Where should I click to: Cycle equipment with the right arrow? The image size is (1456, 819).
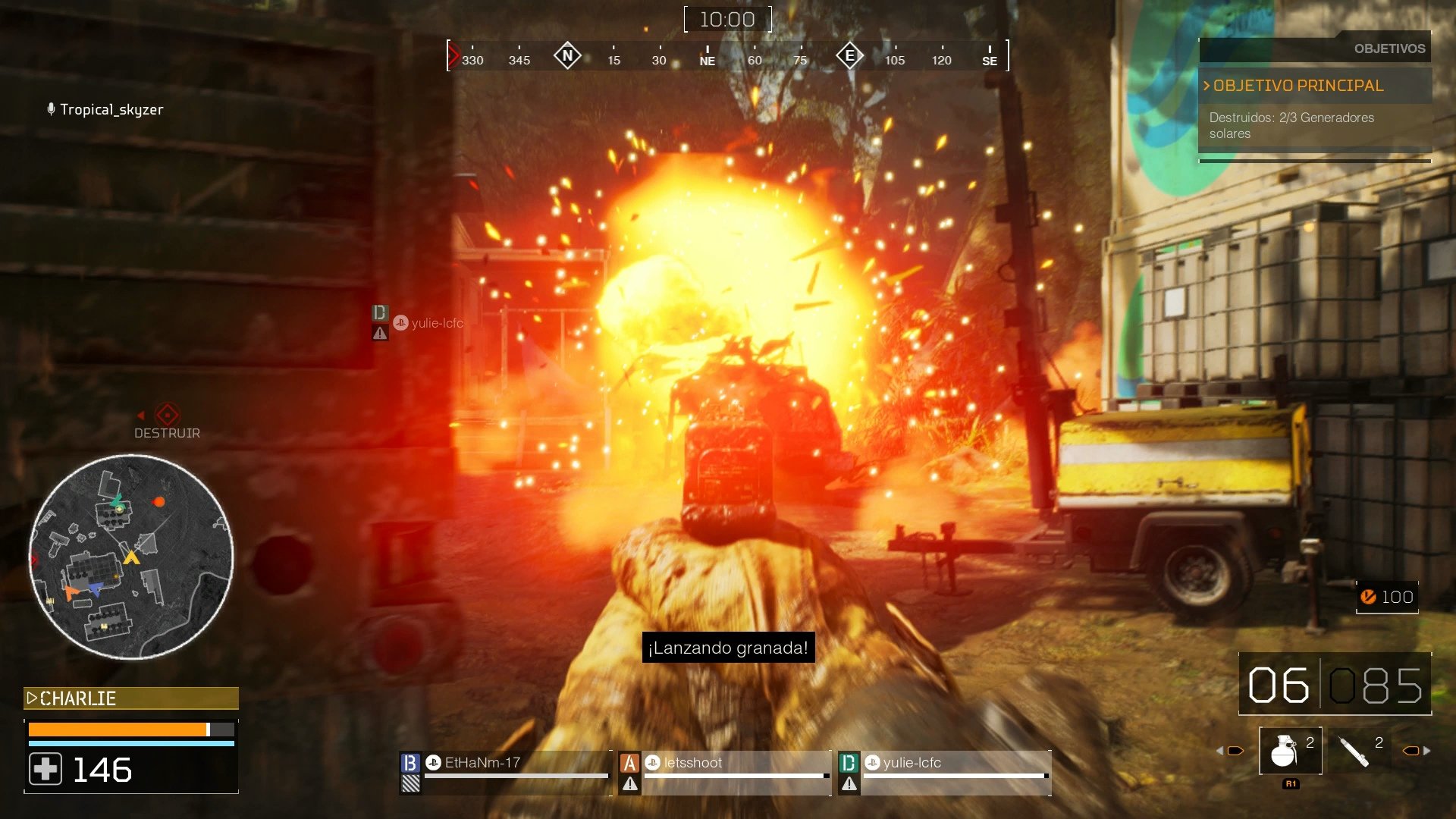coord(1426,751)
